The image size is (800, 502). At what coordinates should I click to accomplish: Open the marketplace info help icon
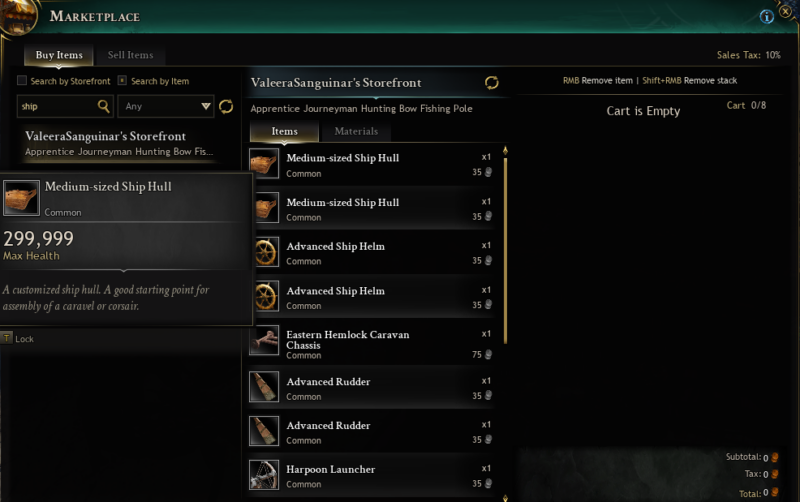767,17
